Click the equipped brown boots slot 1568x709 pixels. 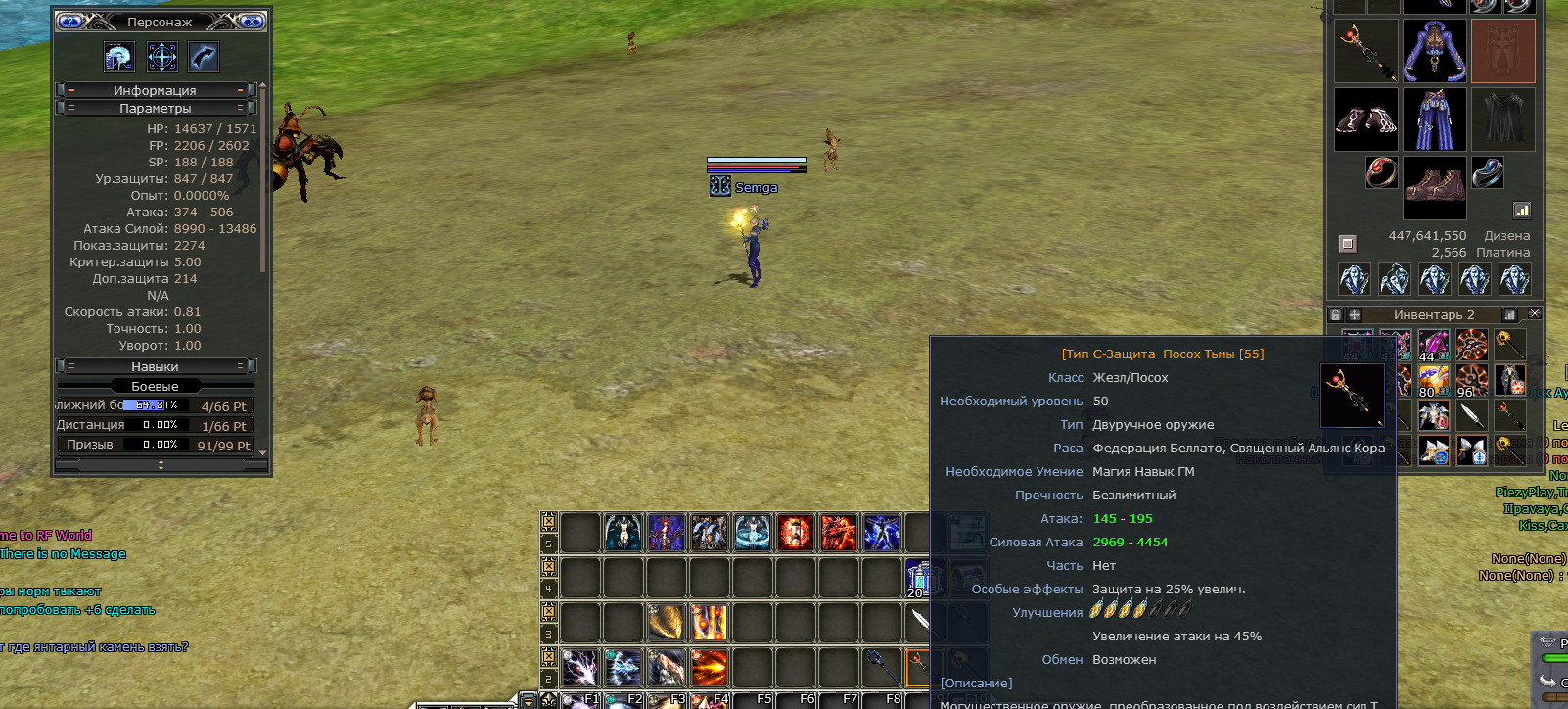(1434, 184)
